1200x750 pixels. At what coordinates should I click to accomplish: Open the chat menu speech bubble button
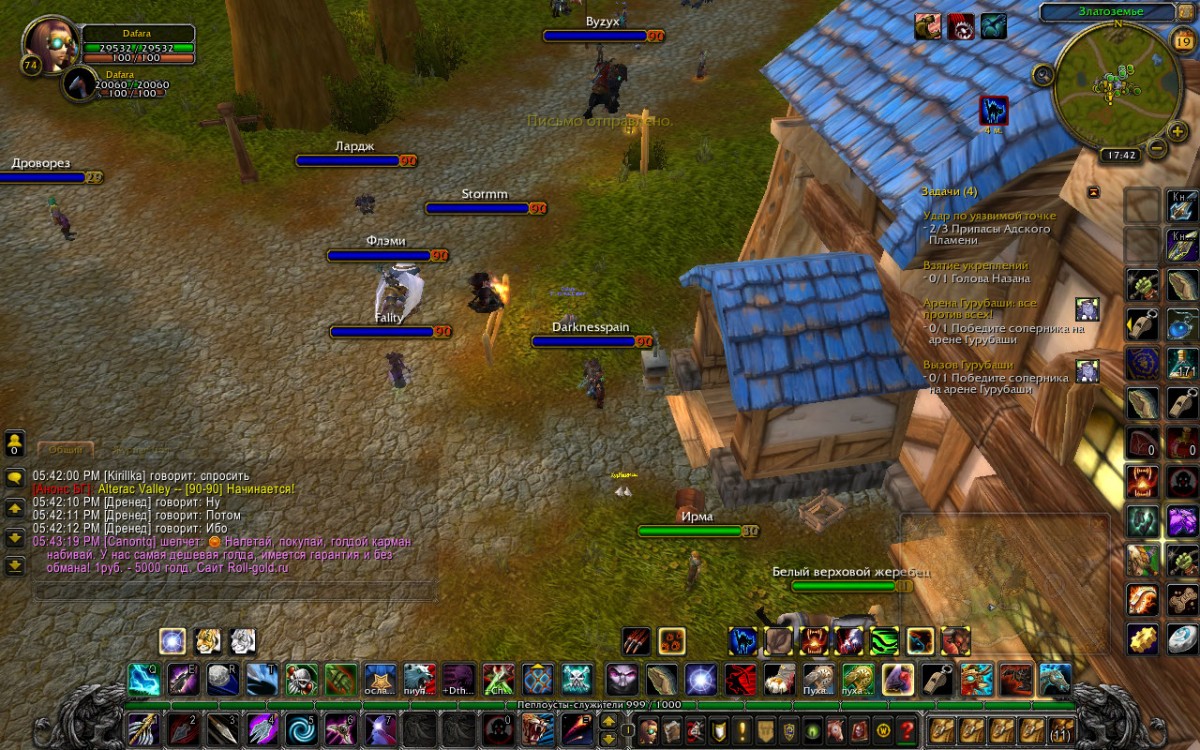coord(15,478)
